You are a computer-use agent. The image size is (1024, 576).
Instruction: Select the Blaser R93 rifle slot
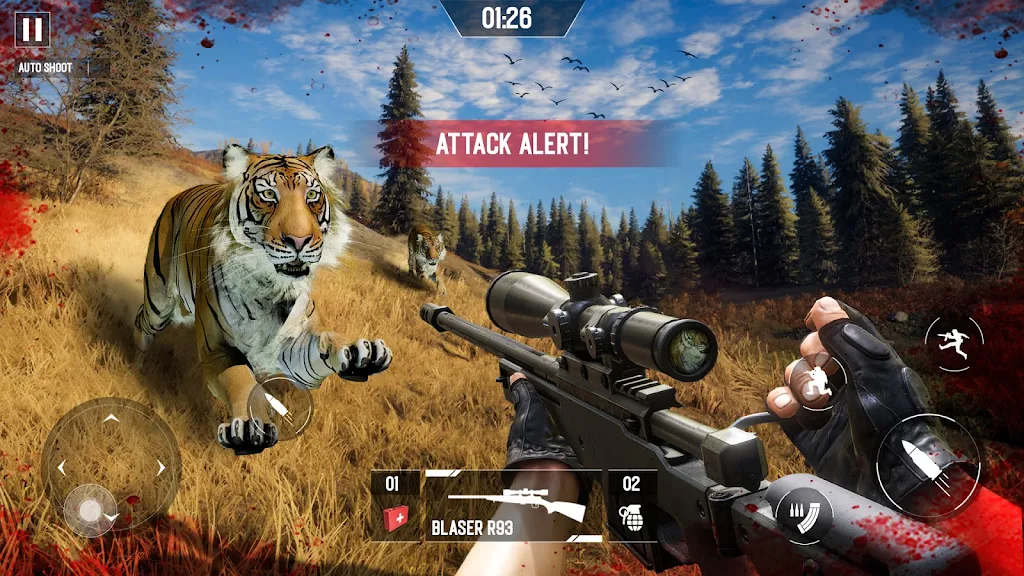[x=514, y=506]
